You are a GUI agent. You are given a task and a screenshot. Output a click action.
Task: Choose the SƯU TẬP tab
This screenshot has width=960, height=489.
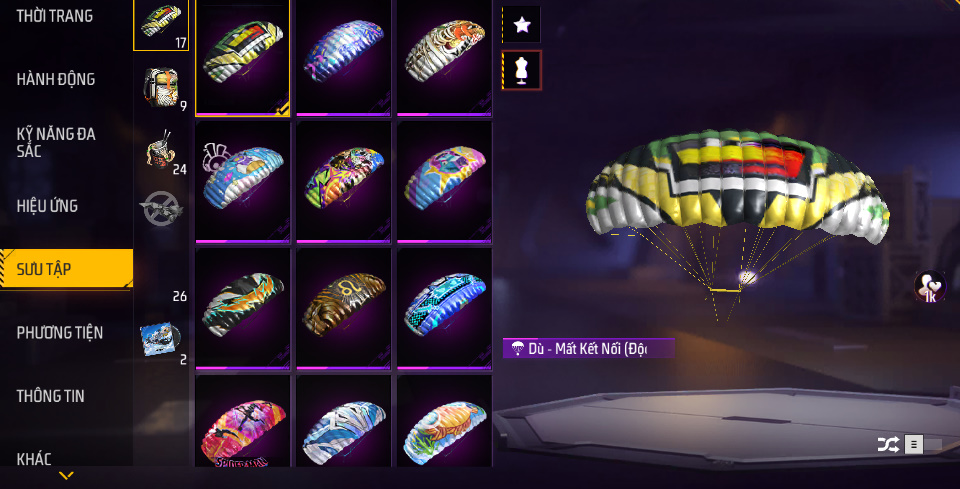click(x=44, y=269)
